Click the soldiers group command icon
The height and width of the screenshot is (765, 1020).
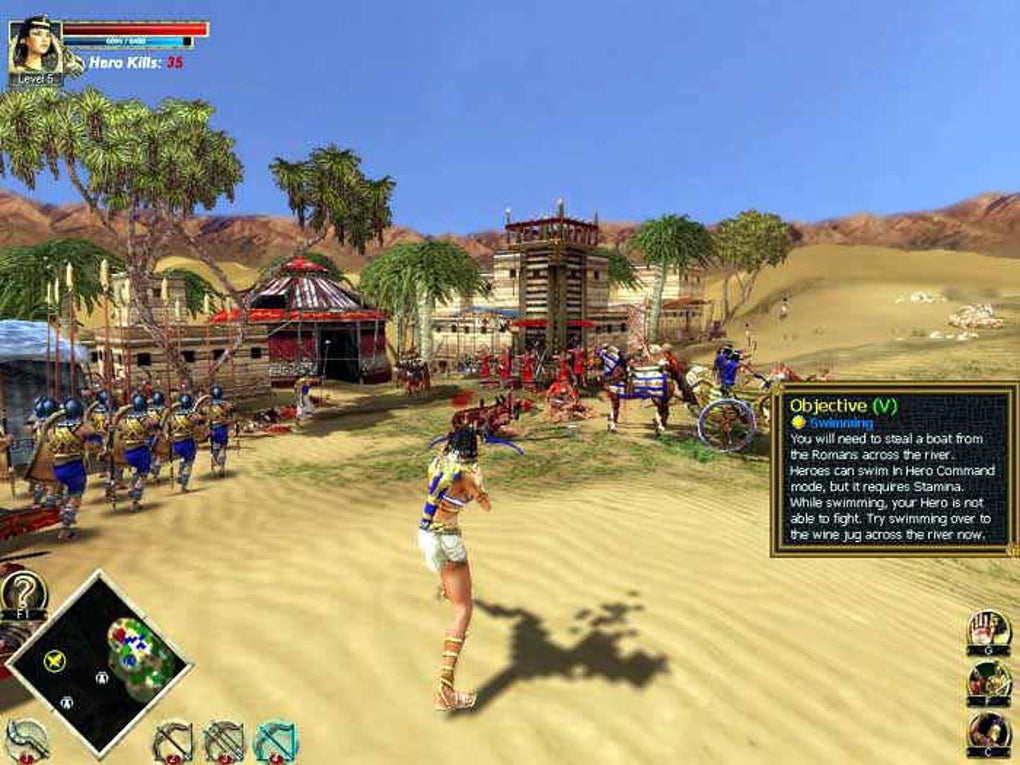tap(987, 682)
